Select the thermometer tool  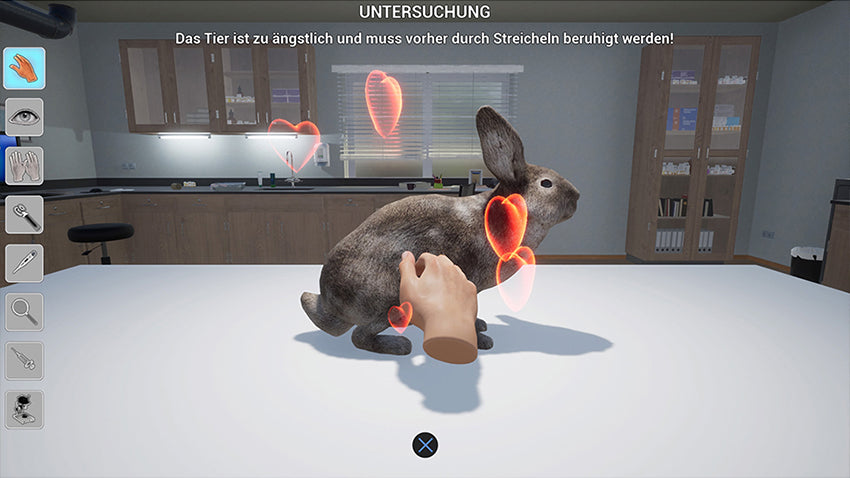(x=24, y=263)
